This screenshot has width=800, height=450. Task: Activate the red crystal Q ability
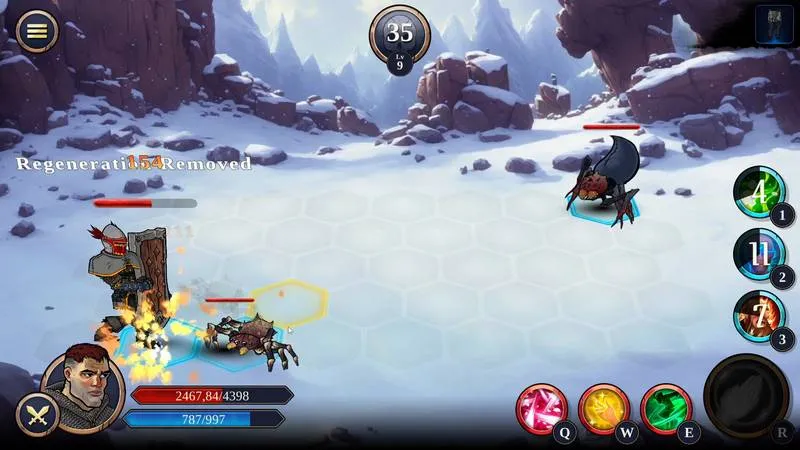pos(541,408)
